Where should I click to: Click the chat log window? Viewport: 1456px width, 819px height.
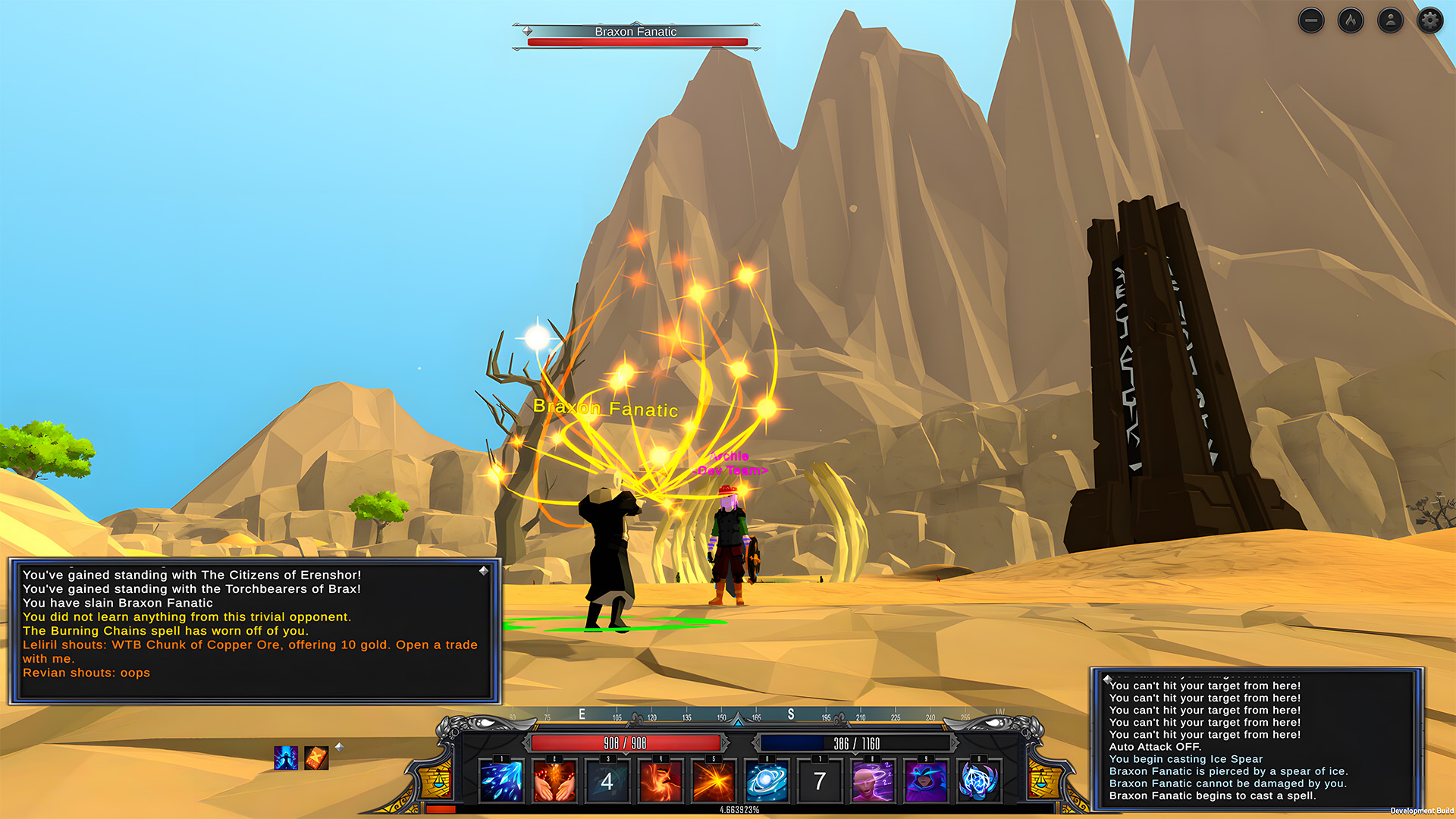tap(255, 631)
